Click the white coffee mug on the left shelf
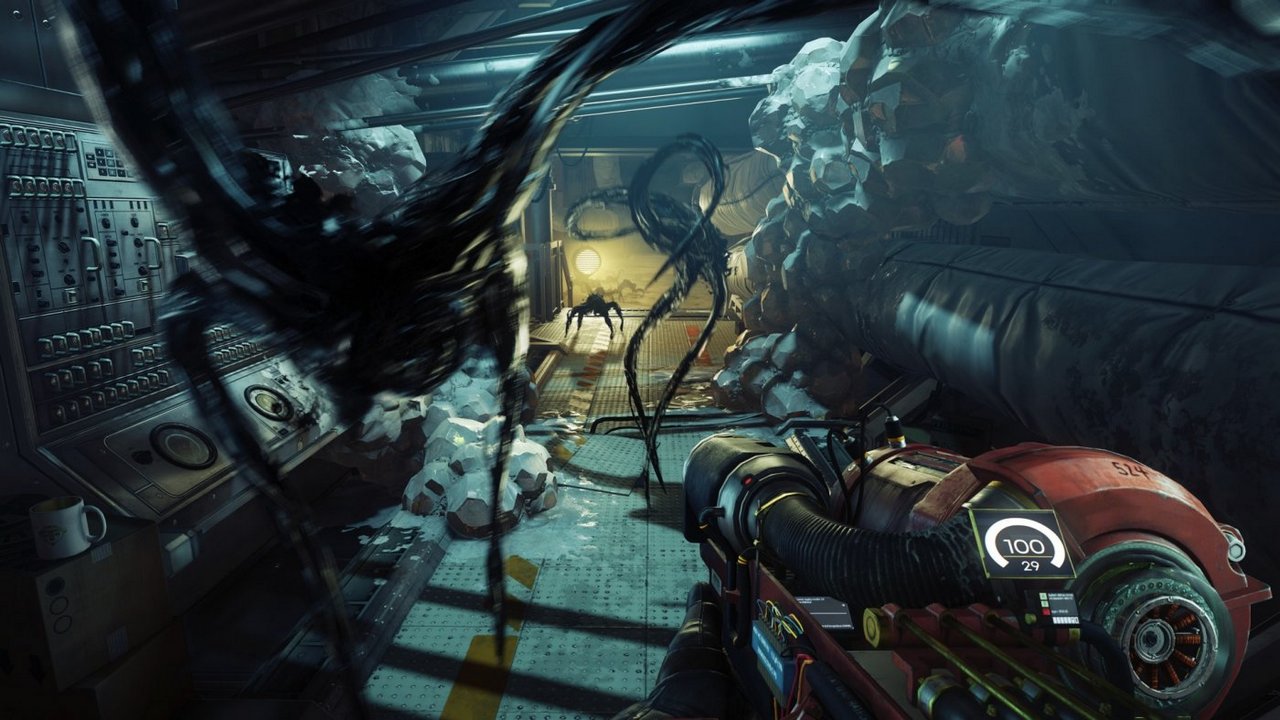The image size is (1280, 720). (60, 525)
